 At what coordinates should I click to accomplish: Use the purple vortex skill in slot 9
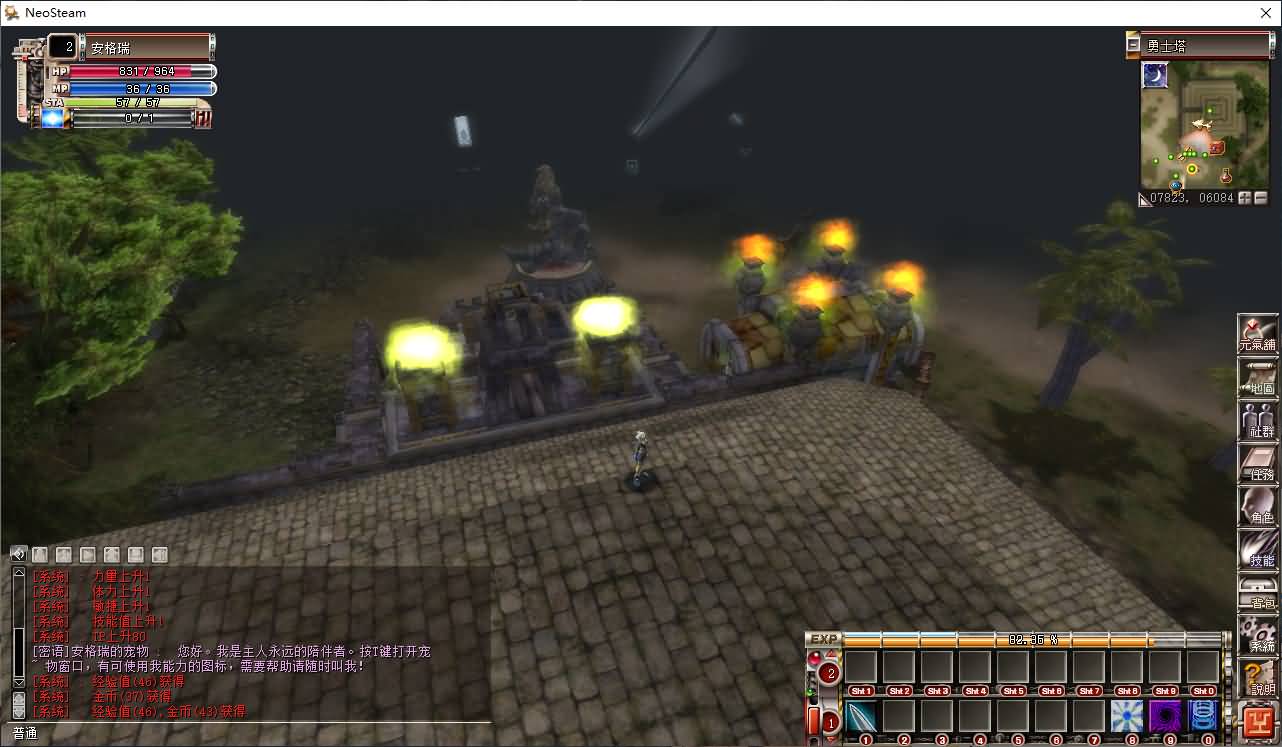[1165, 716]
